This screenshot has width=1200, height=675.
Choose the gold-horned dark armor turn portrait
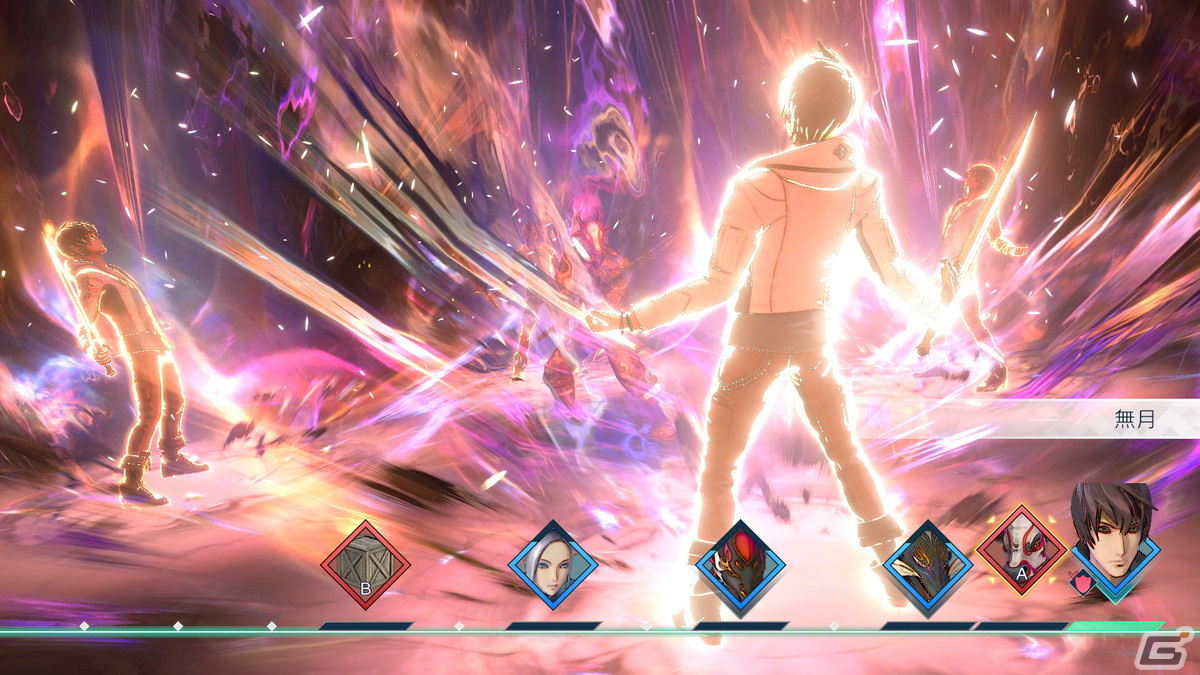click(927, 566)
